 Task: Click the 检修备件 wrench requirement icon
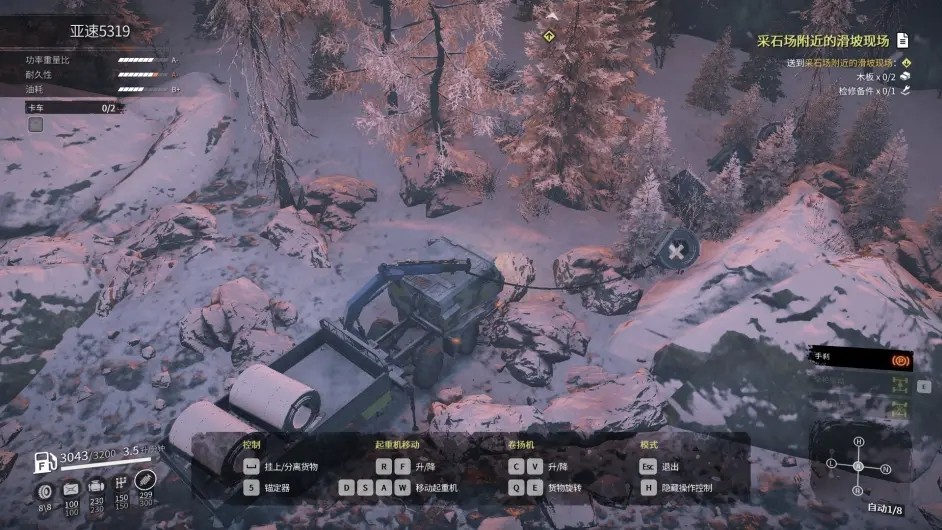pos(904,91)
